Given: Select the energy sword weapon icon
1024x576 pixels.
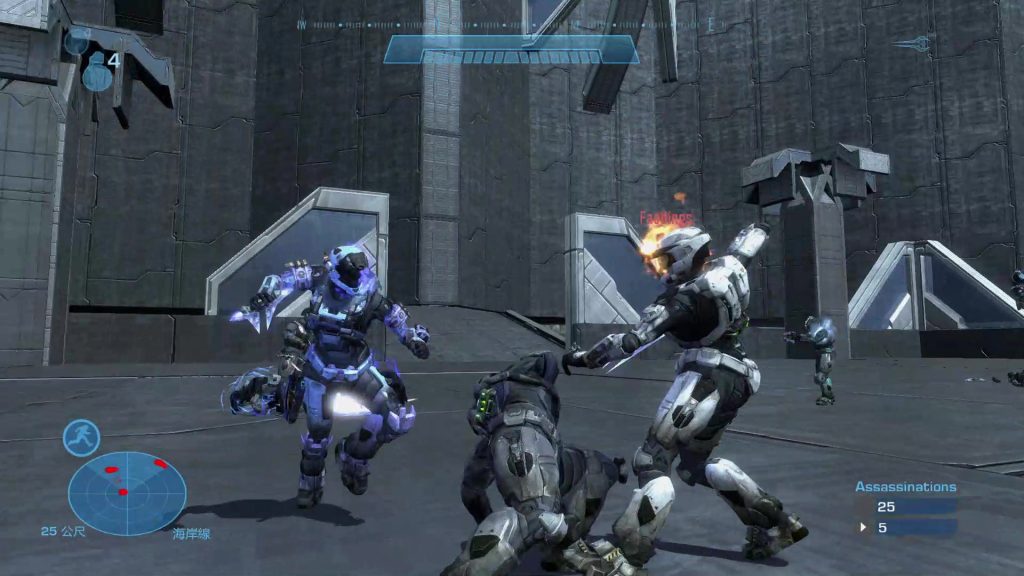Looking at the screenshot, I should pyautogui.click(x=914, y=43).
